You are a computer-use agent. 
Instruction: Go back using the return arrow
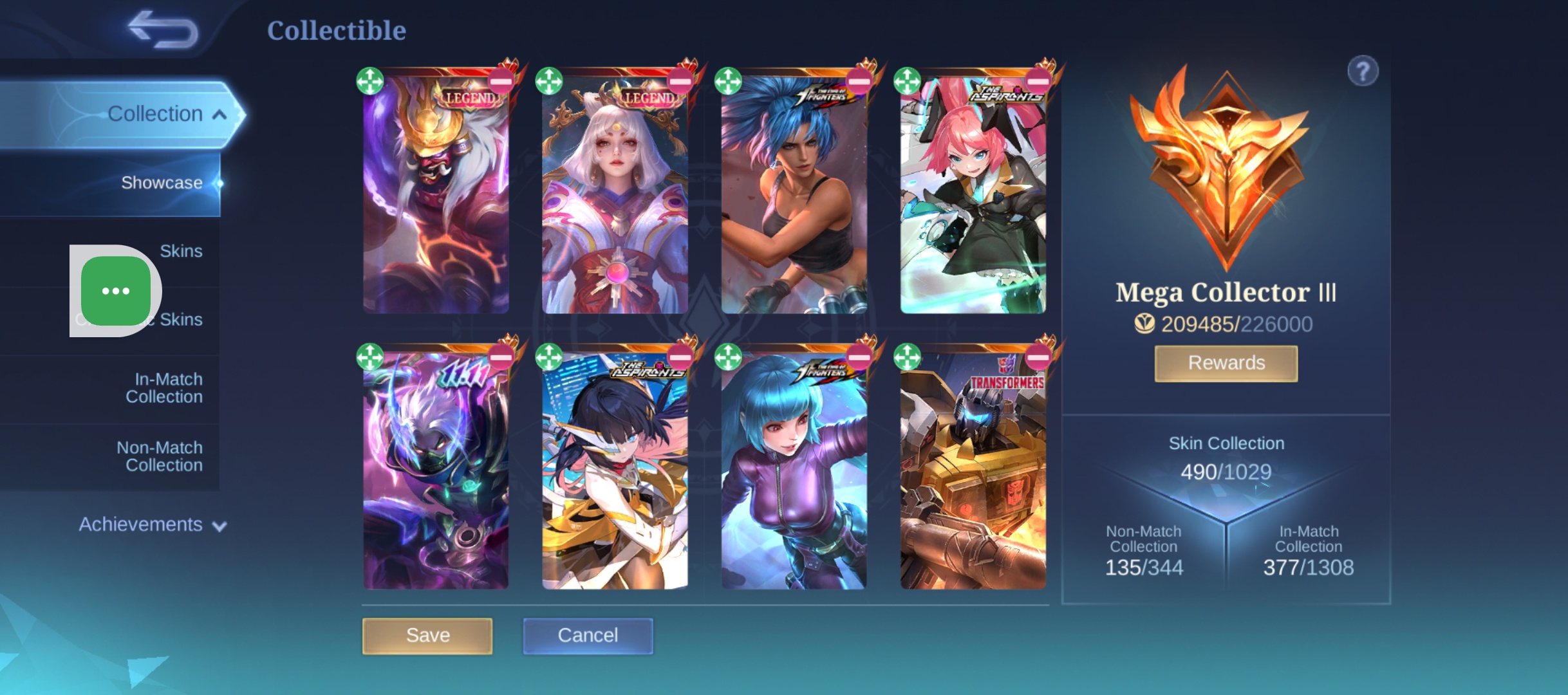163,30
